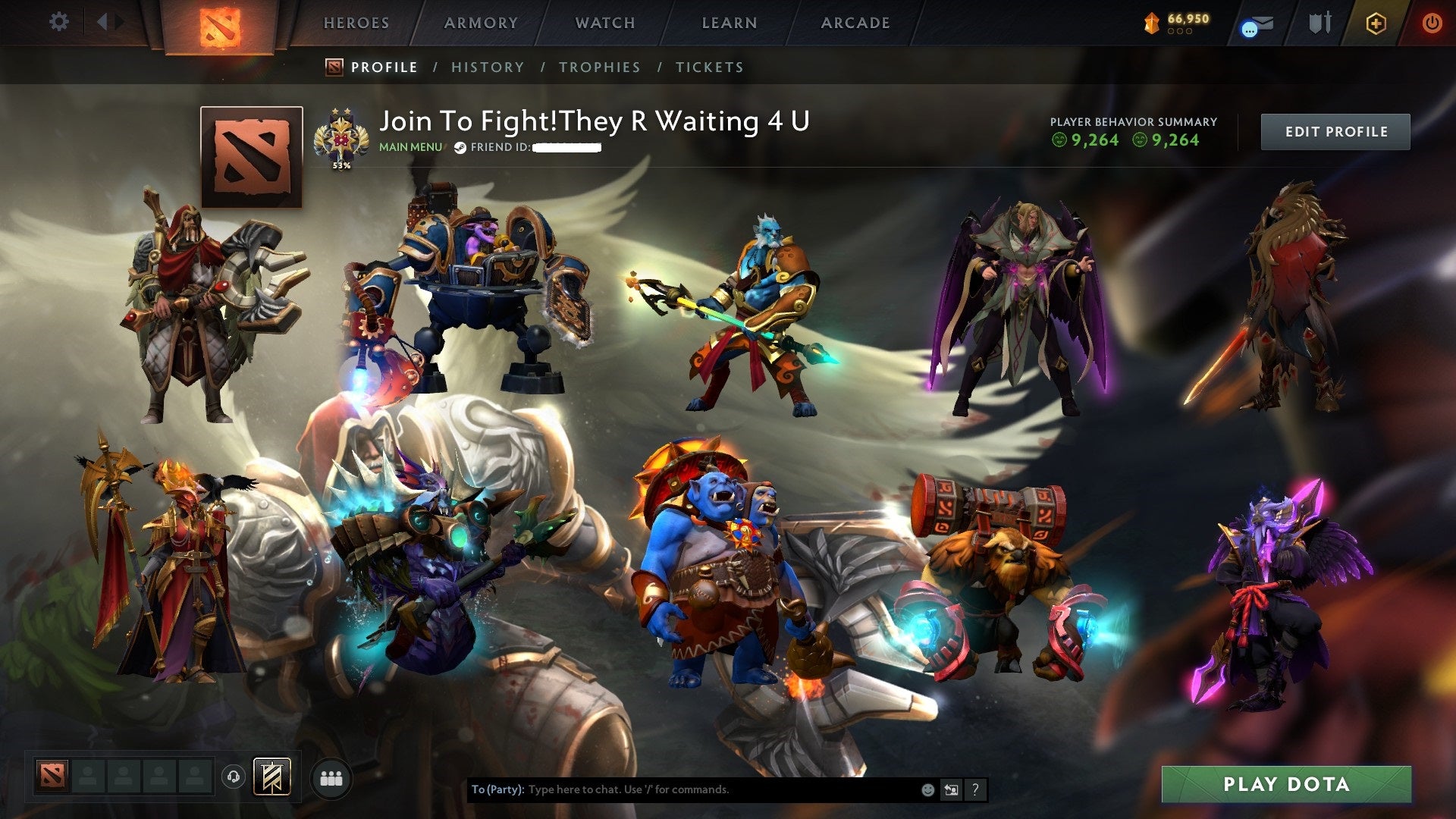Switch to the HISTORY tab
The height and width of the screenshot is (819, 1456).
coord(487,67)
